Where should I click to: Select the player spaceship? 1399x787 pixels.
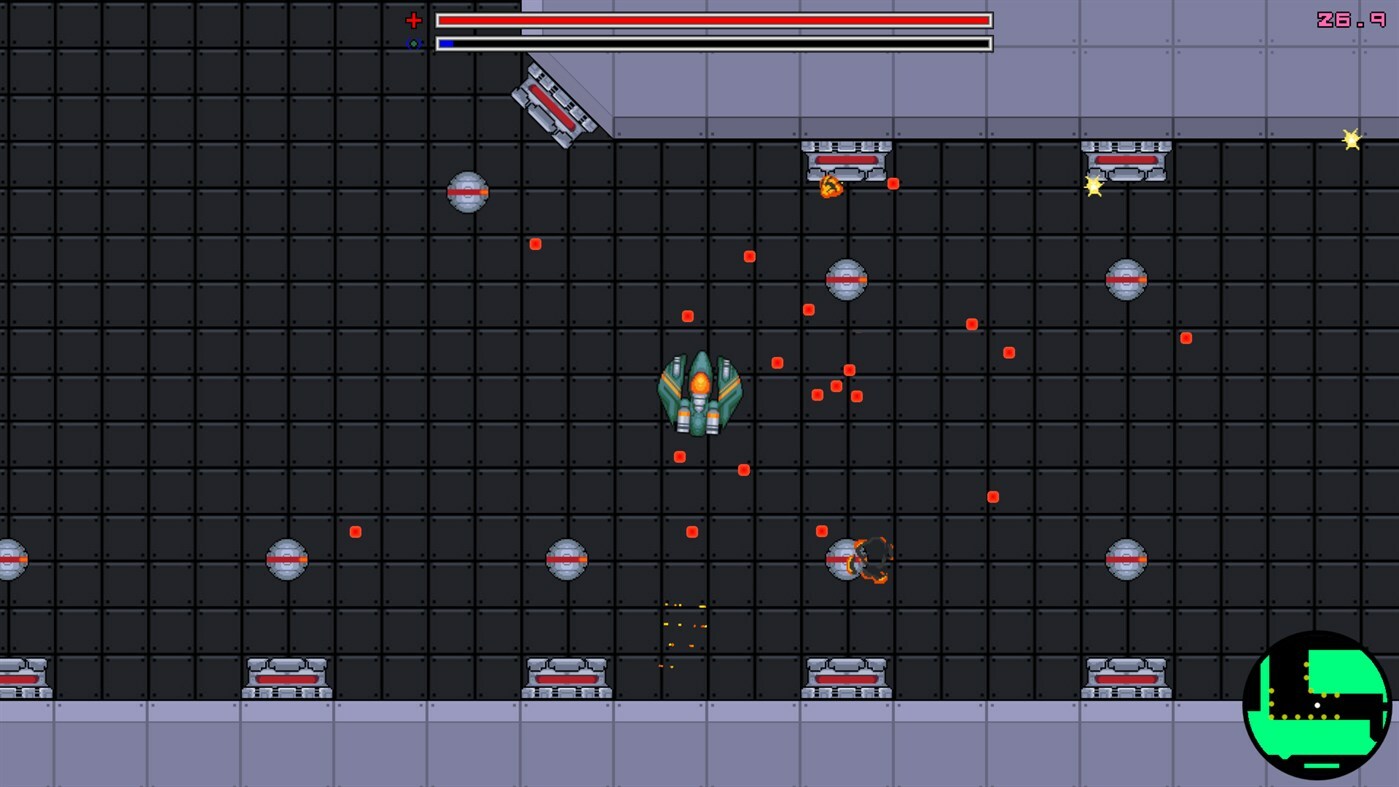[x=698, y=392]
